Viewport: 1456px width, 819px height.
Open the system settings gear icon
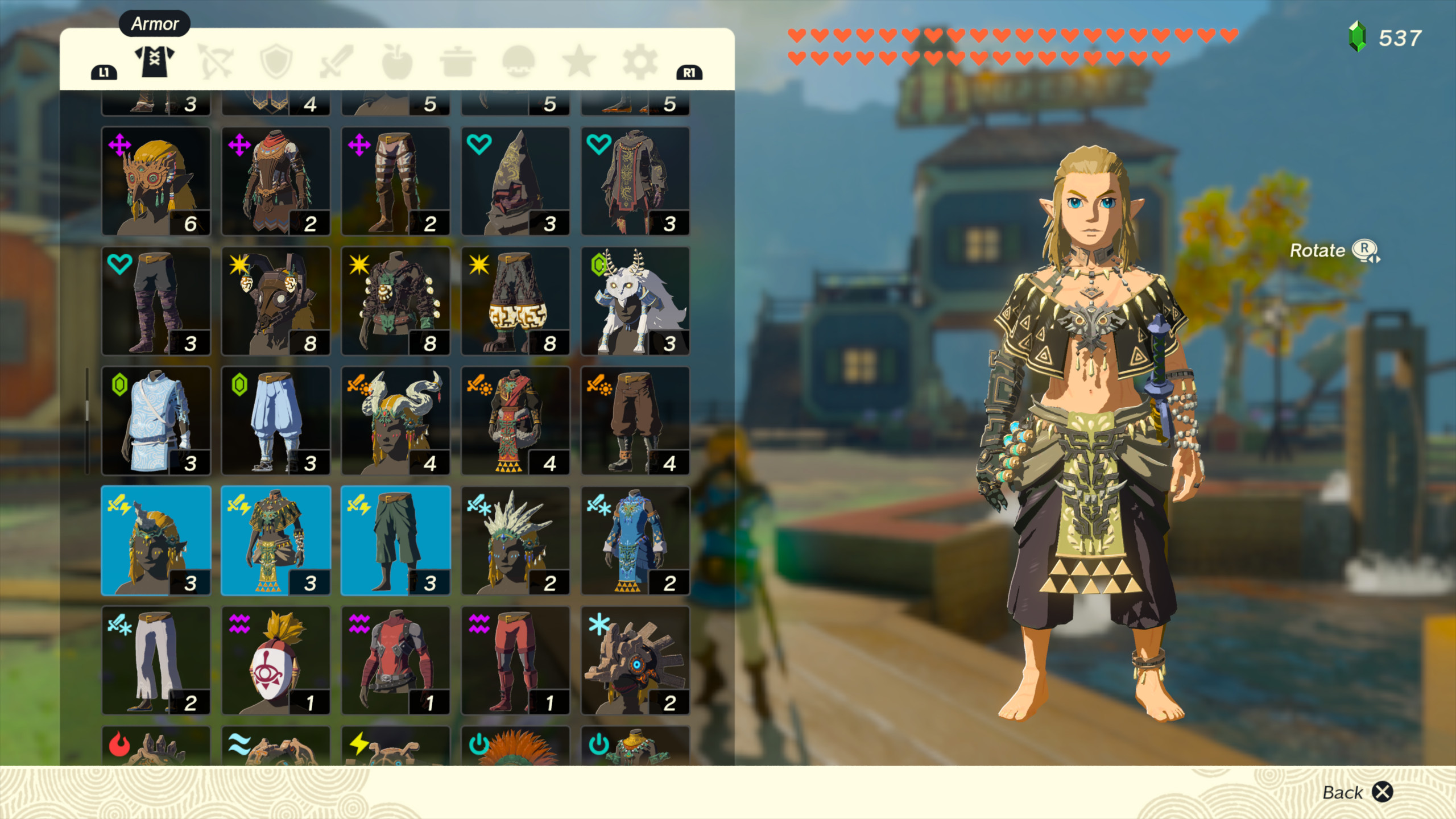pyautogui.click(x=642, y=64)
